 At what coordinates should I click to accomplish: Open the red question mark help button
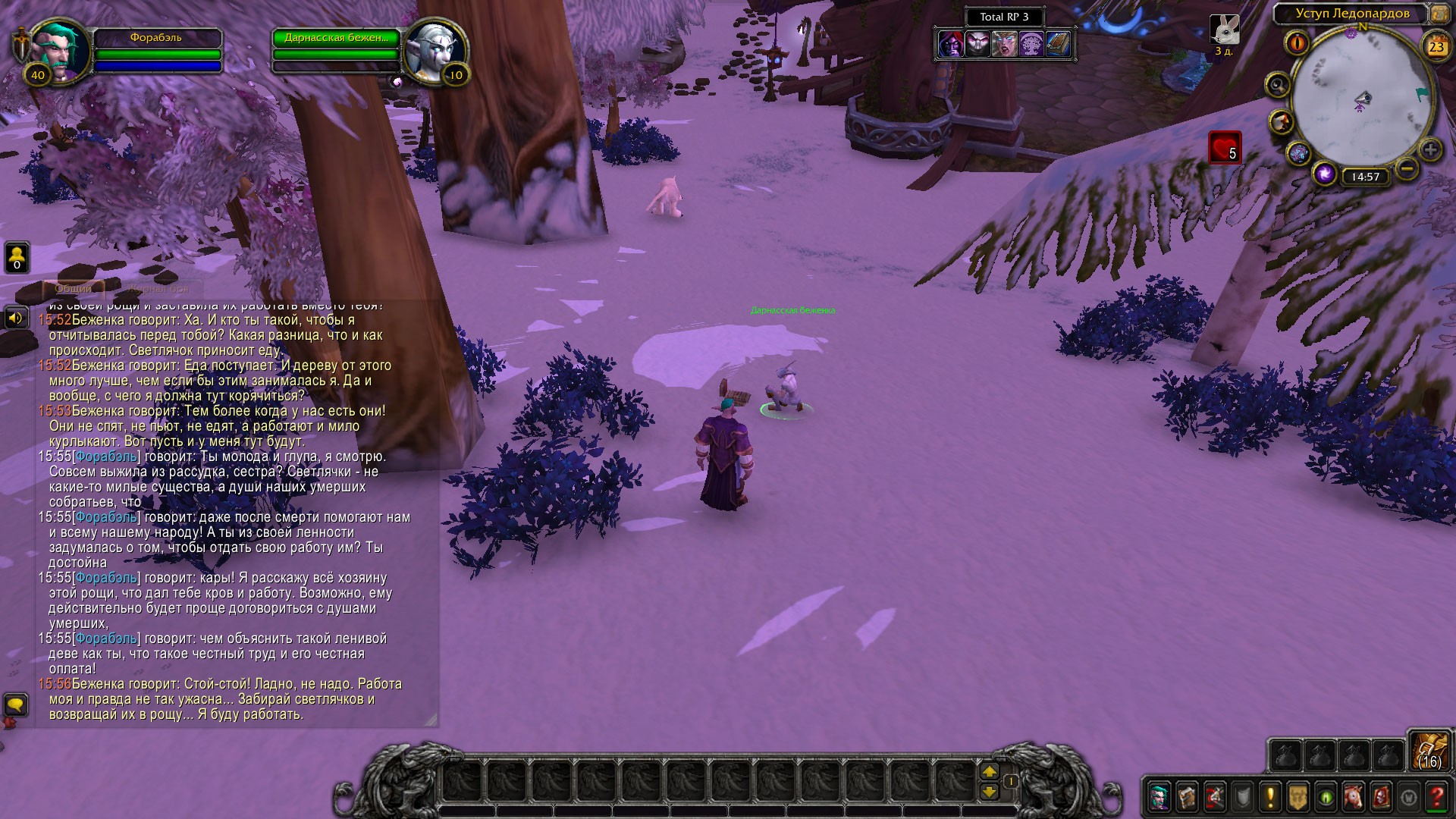[1436, 797]
